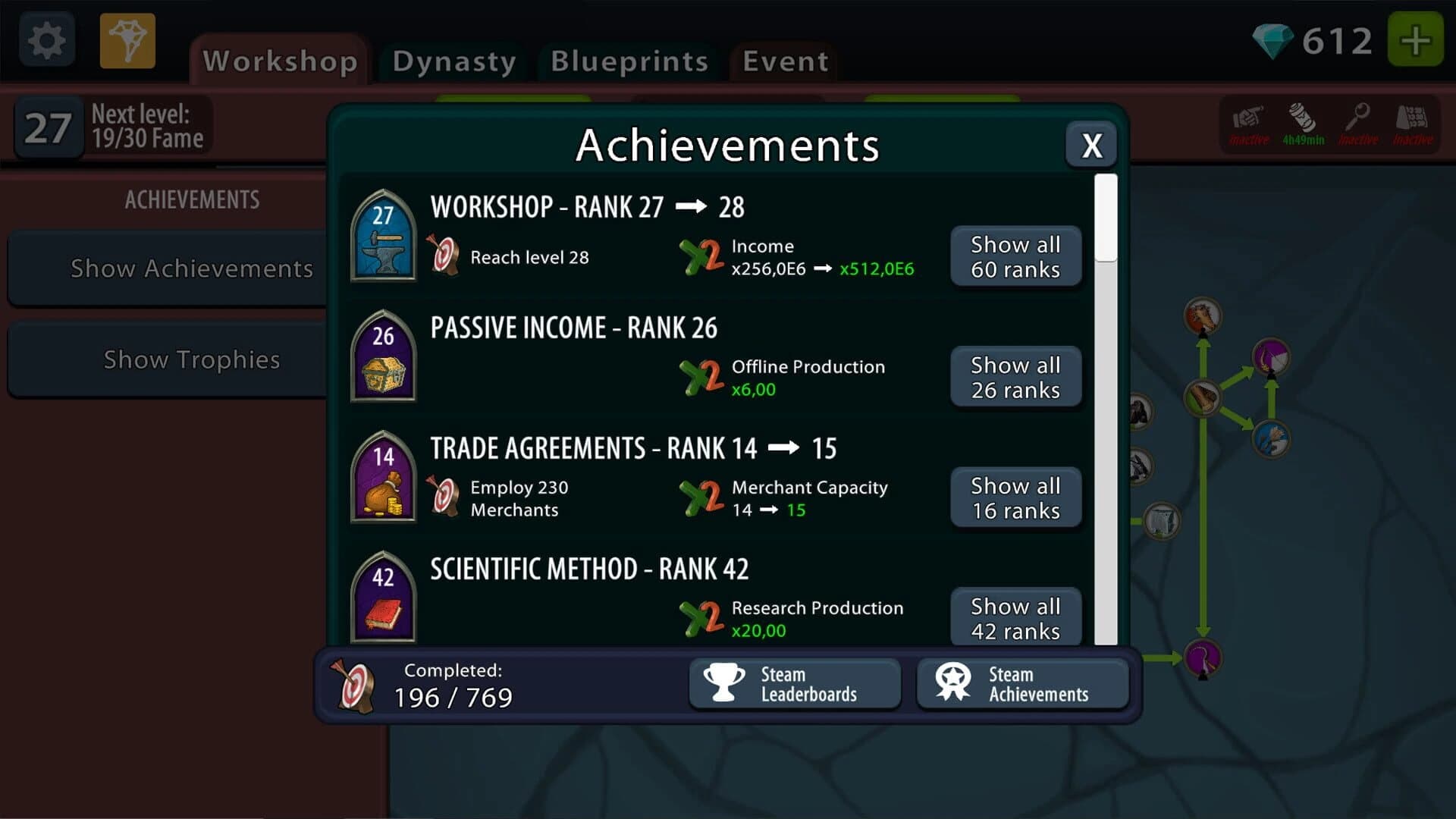Select the yellow skill tree icon
This screenshot has height=819, width=1456.
[127, 39]
